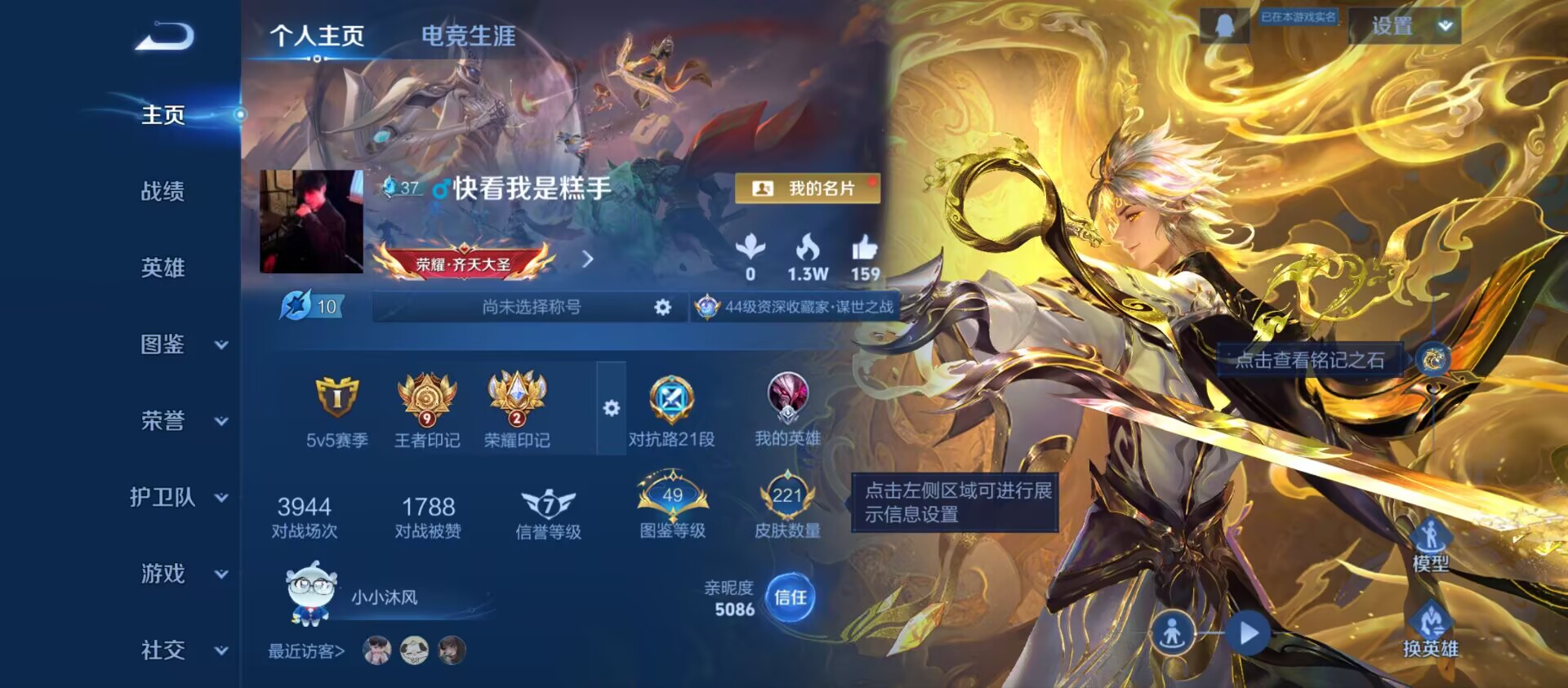
Task: Click the back arrow at top left
Action: click(x=163, y=36)
